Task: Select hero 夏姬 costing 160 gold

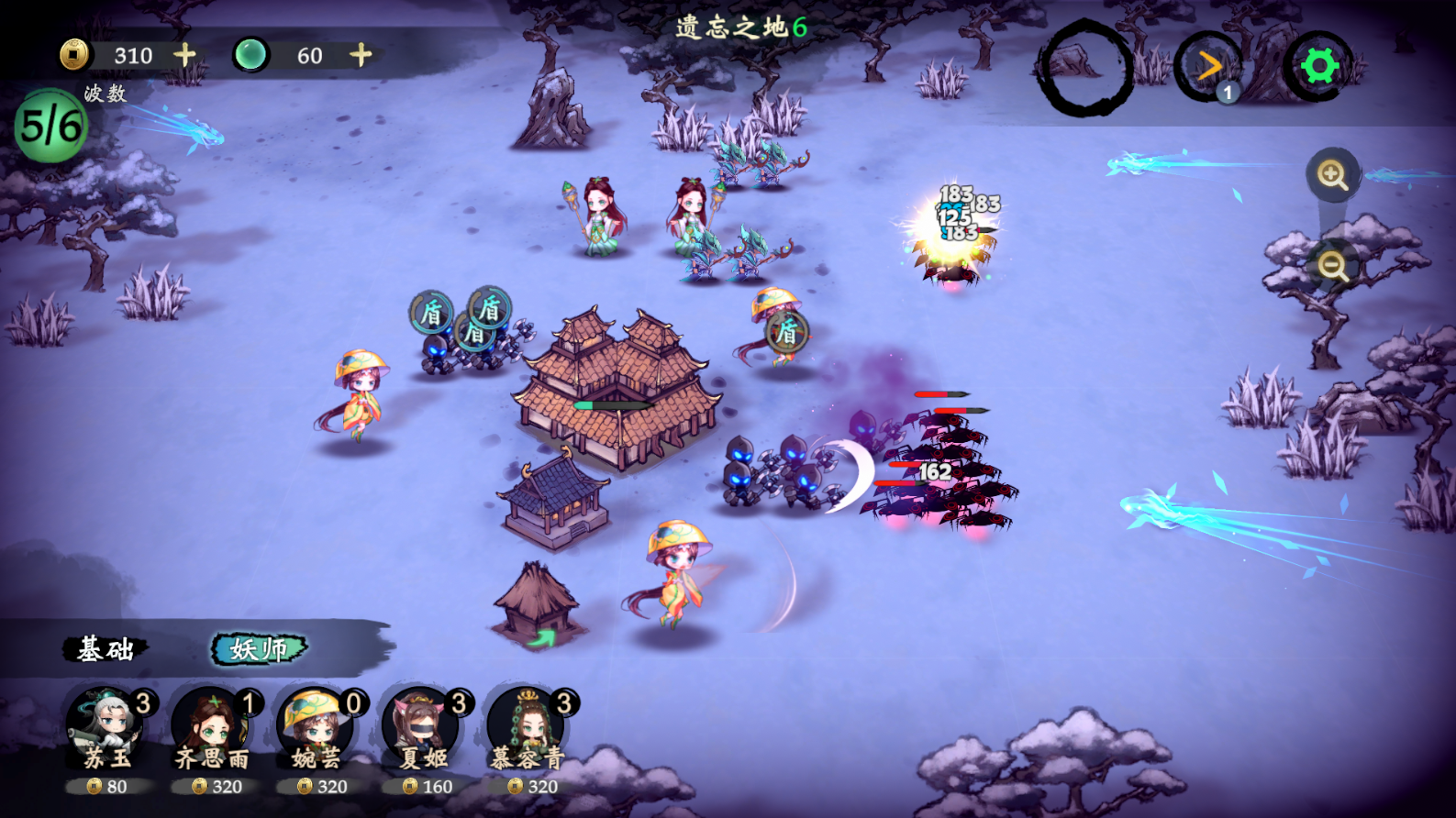Action: pos(423,729)
